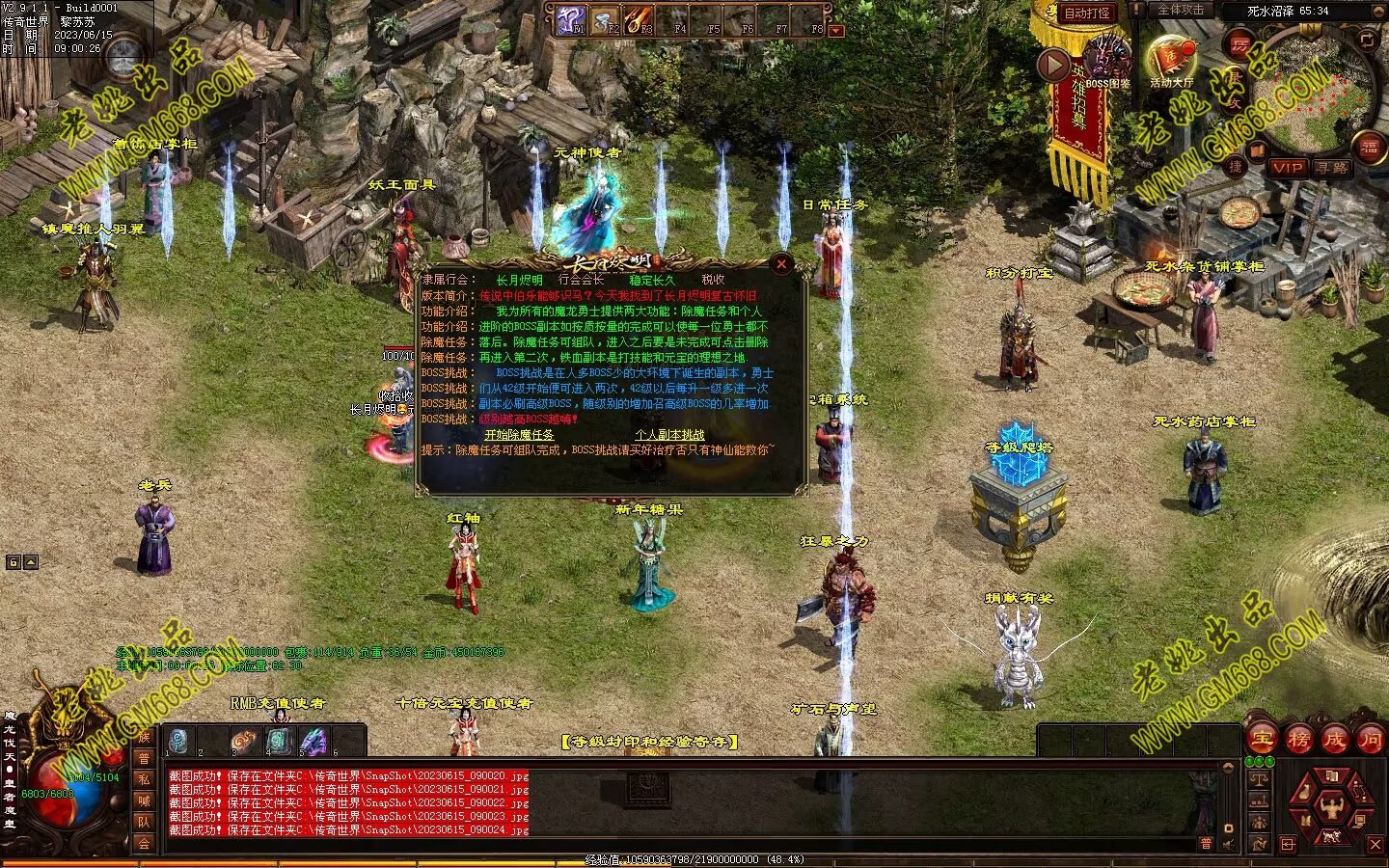The image size is (1389, 868).
Task: Choose the 开始除魔任务 dialog option
Action: tap(519, 435)
